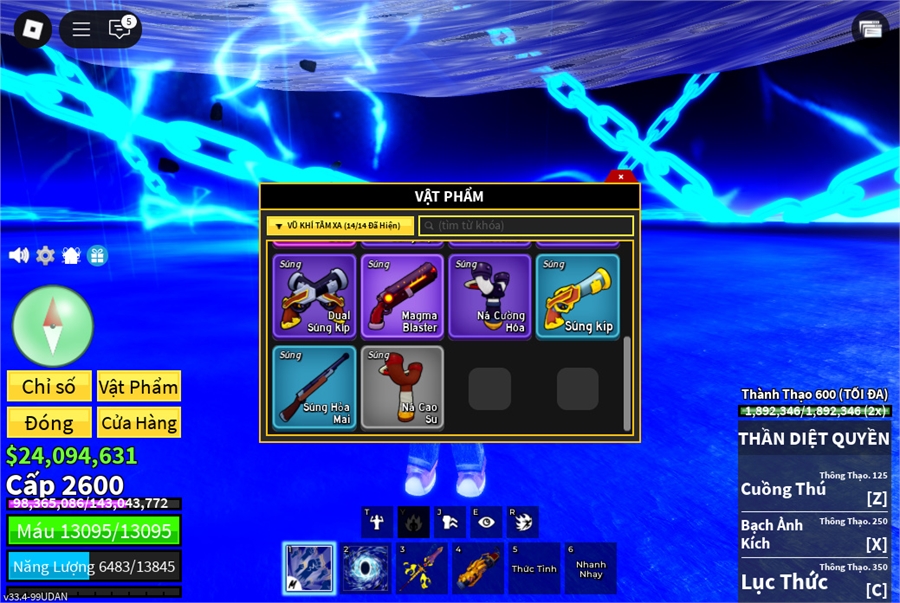Close the Vật Phẩm inventory window
Screen dimensions: 900x603
click(x=621, y=177)
